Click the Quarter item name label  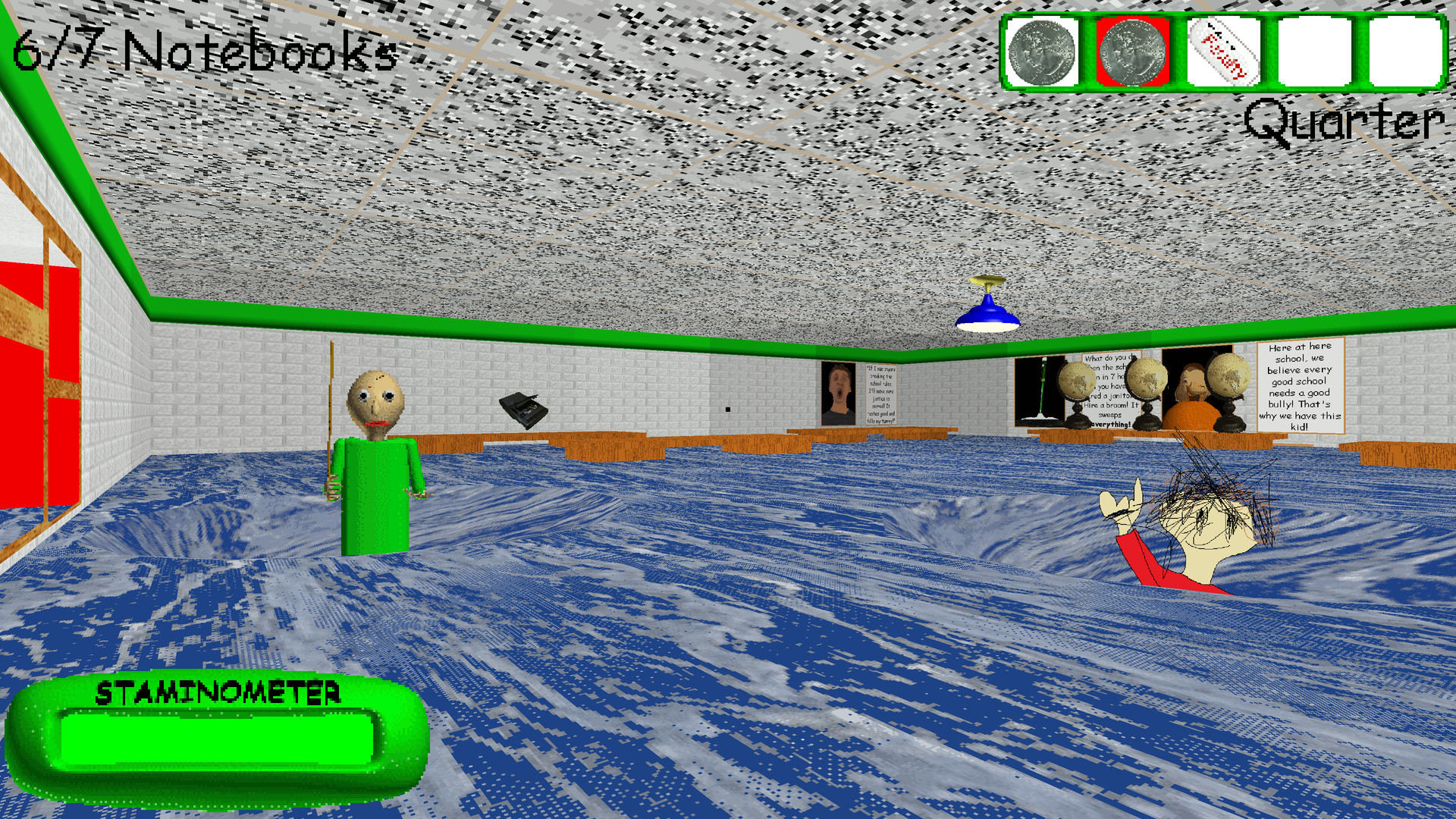1342,120
